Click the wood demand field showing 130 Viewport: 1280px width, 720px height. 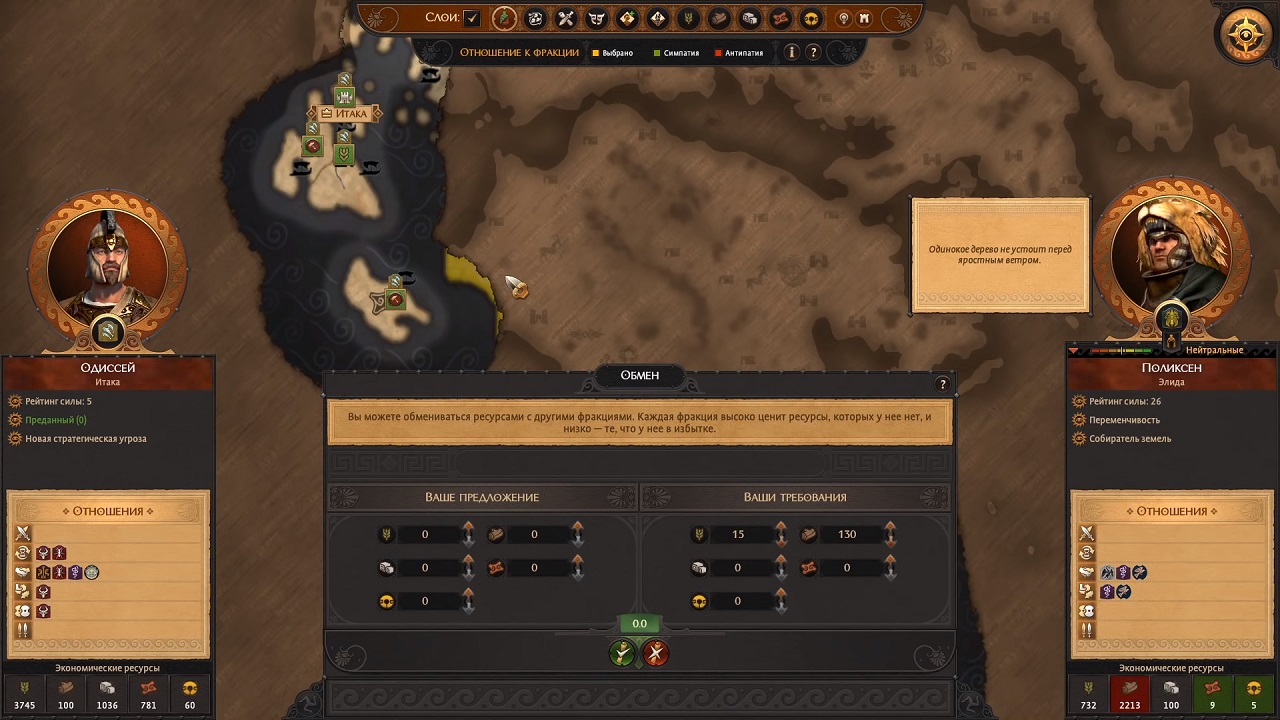click(847, 534)
